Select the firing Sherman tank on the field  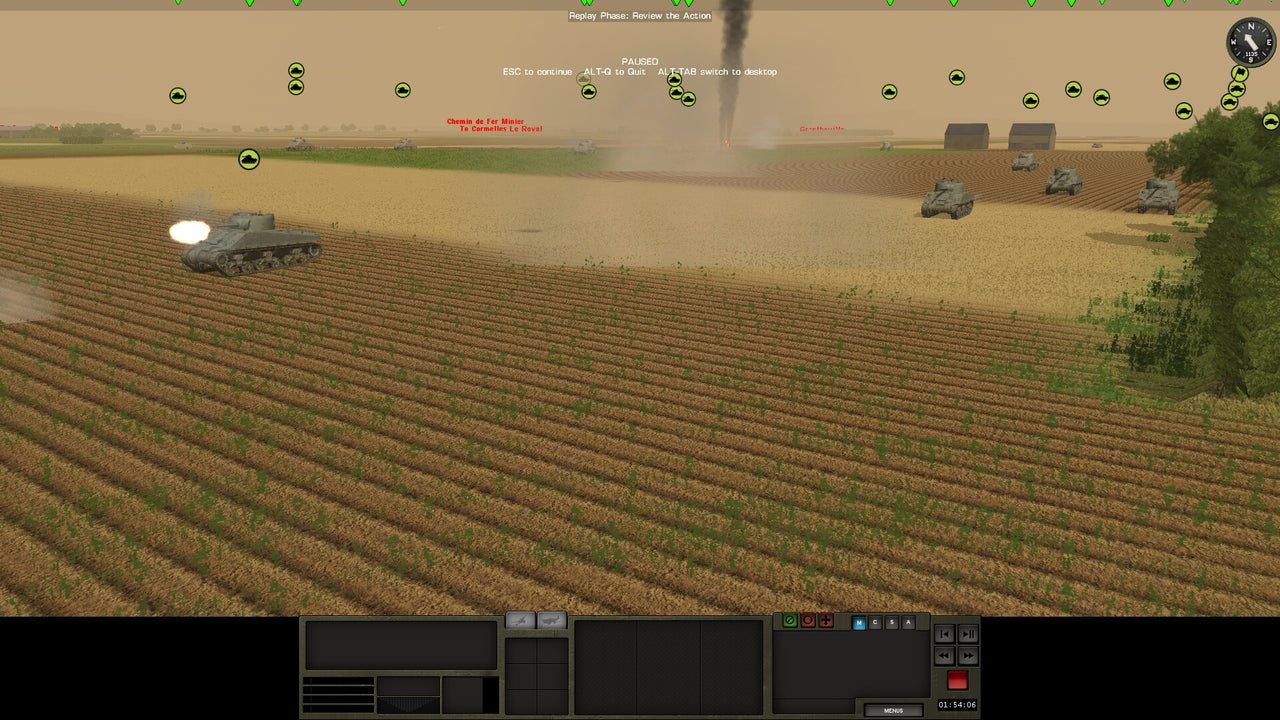(x=250, y=246)
